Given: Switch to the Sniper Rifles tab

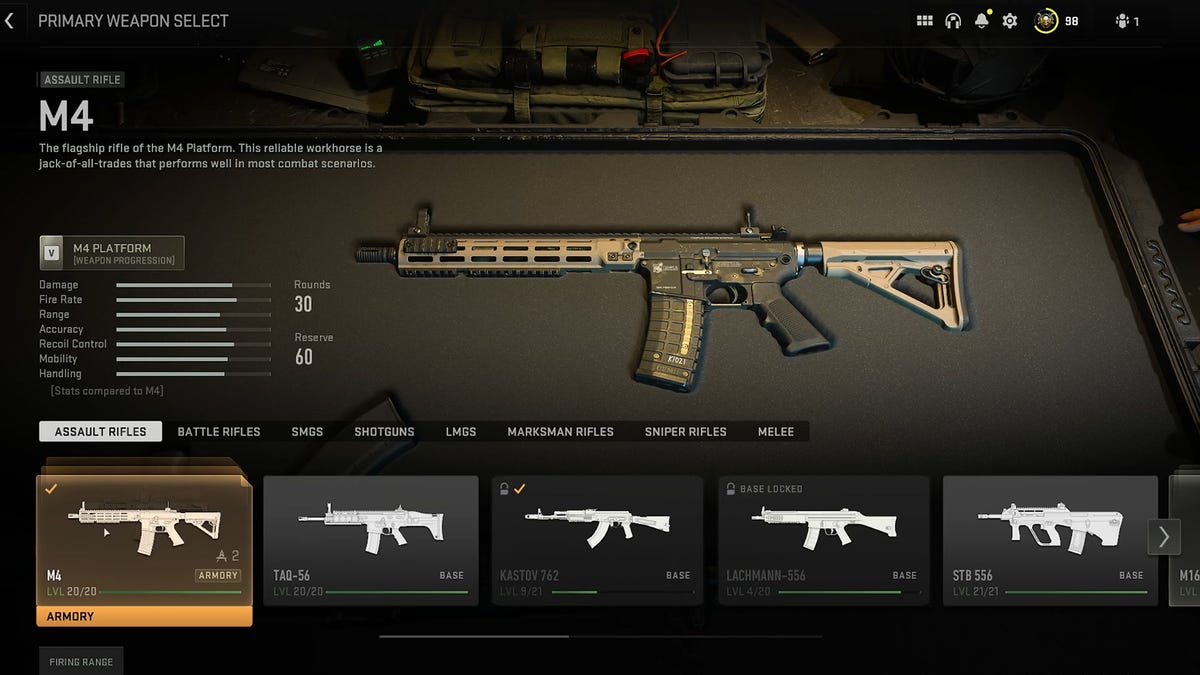Looking at the screenshot, I should [x=686, y=432].
